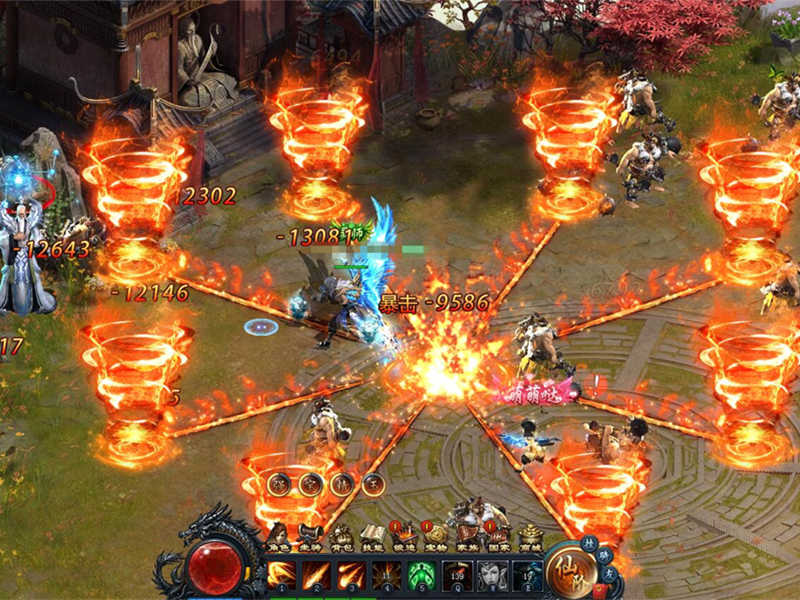
Task: Open the 商城 gold ingot shop
Action: click(530, 537)
